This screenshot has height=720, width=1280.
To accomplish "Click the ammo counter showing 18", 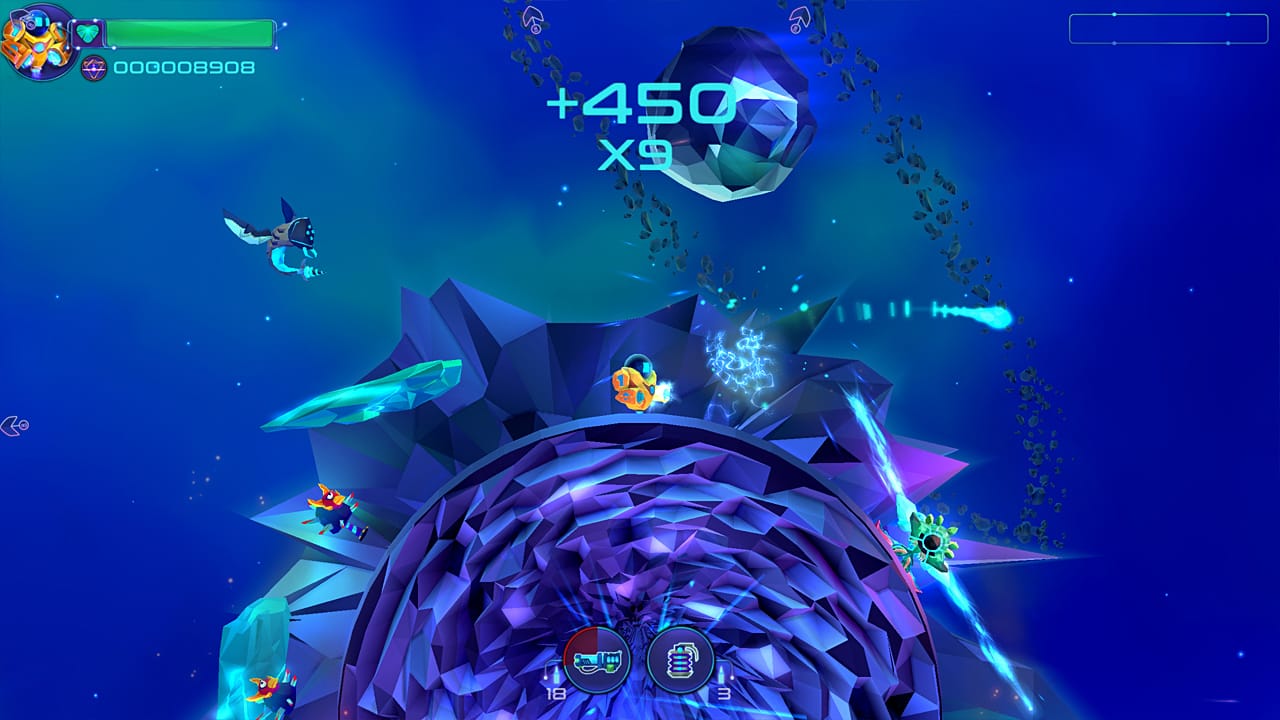I will point(556,695).
